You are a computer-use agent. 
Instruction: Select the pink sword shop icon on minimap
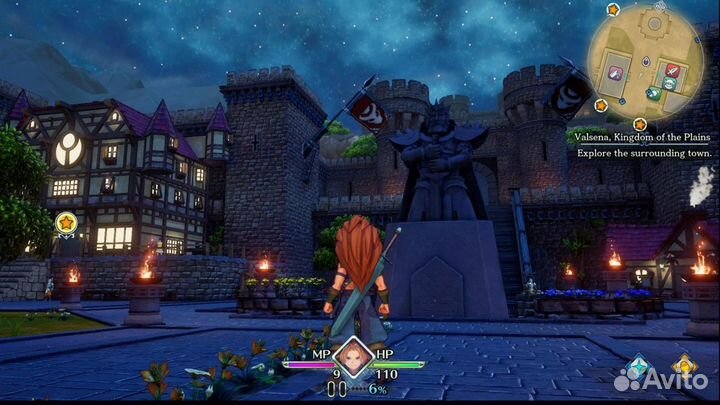[615, 72]
